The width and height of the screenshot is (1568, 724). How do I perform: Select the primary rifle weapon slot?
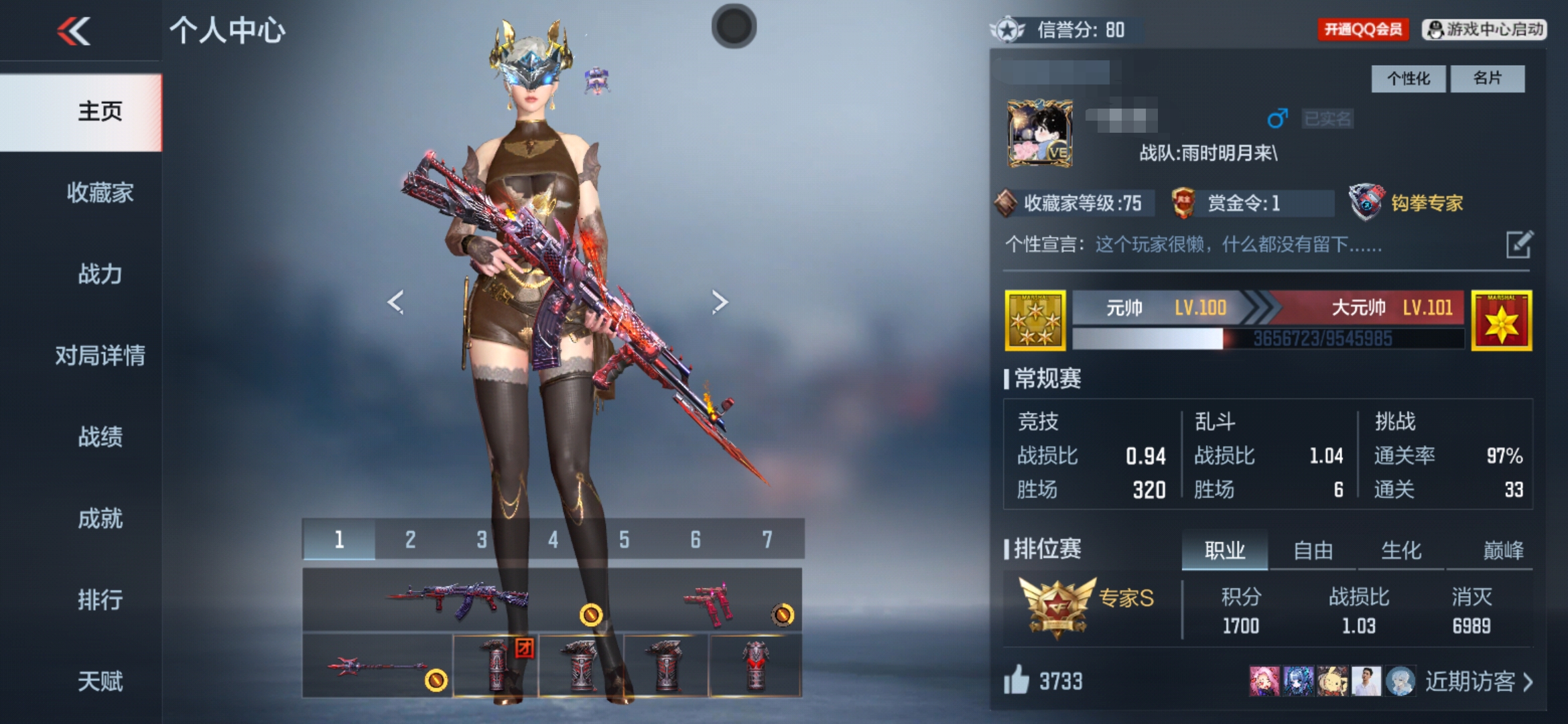coord(457,599)
